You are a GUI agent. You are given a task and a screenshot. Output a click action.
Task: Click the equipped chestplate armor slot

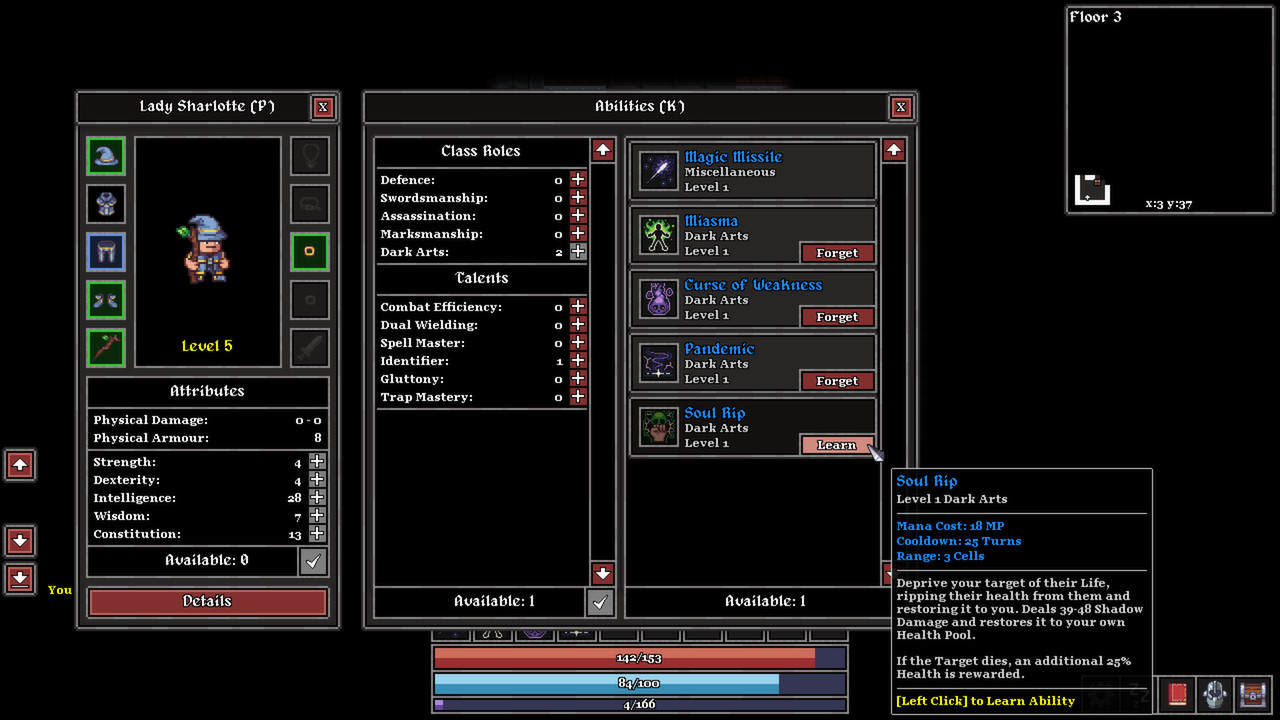point(105,204)
